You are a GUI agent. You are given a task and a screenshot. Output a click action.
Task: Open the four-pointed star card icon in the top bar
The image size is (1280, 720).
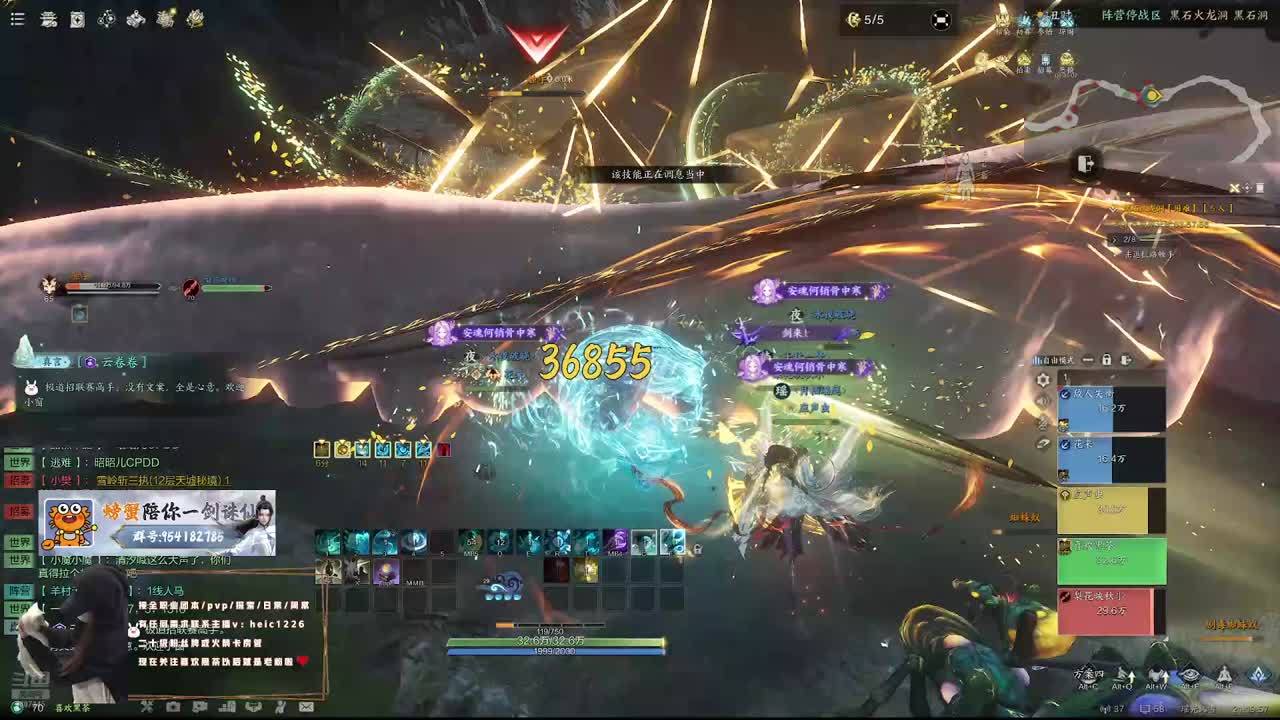(x=77, y=19)
